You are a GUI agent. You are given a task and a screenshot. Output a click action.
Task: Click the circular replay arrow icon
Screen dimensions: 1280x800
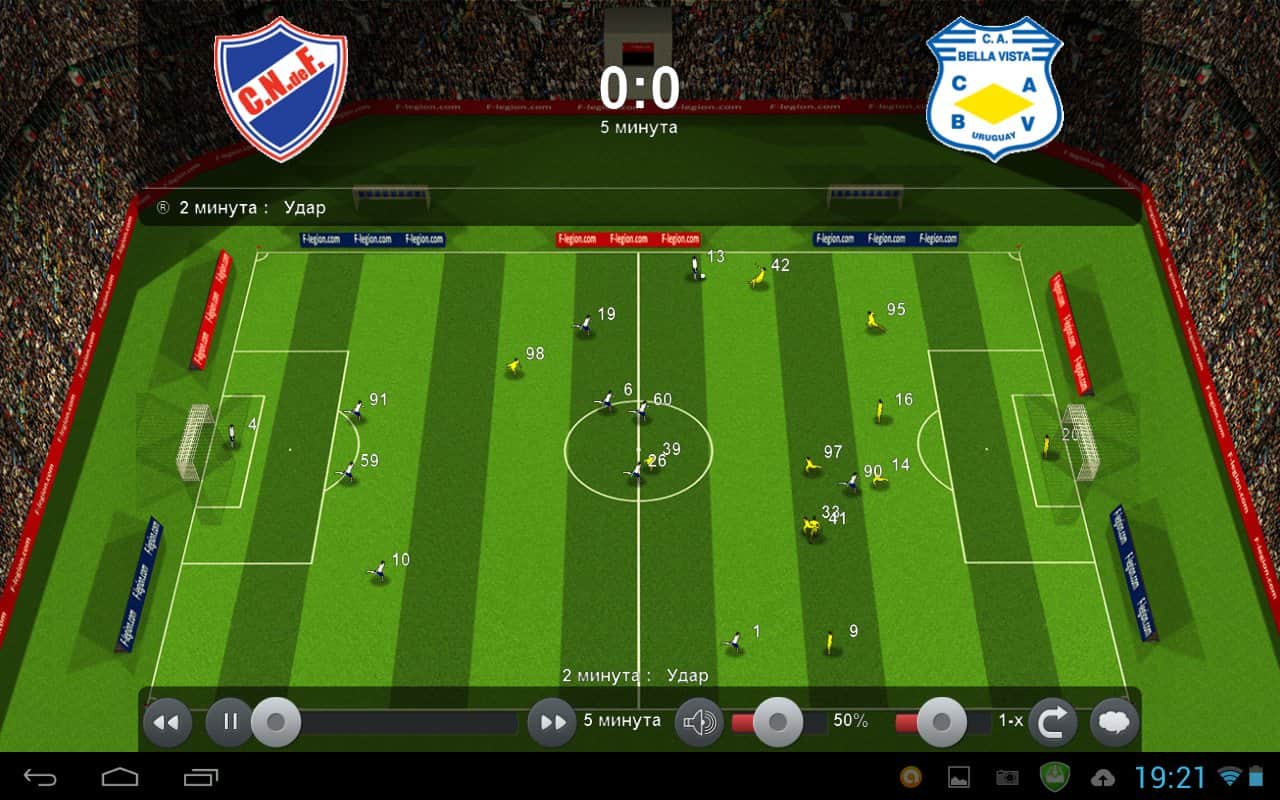point(1054,720)
